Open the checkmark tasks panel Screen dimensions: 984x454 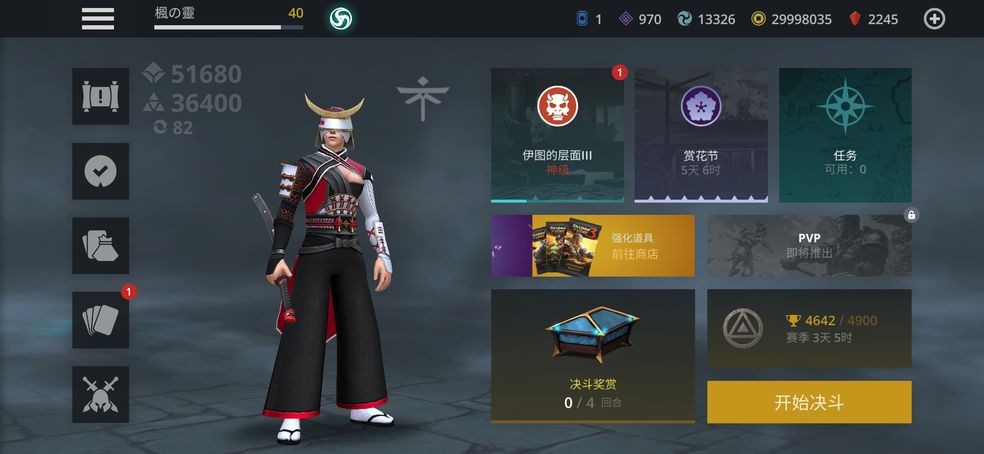tap(101, 171)
